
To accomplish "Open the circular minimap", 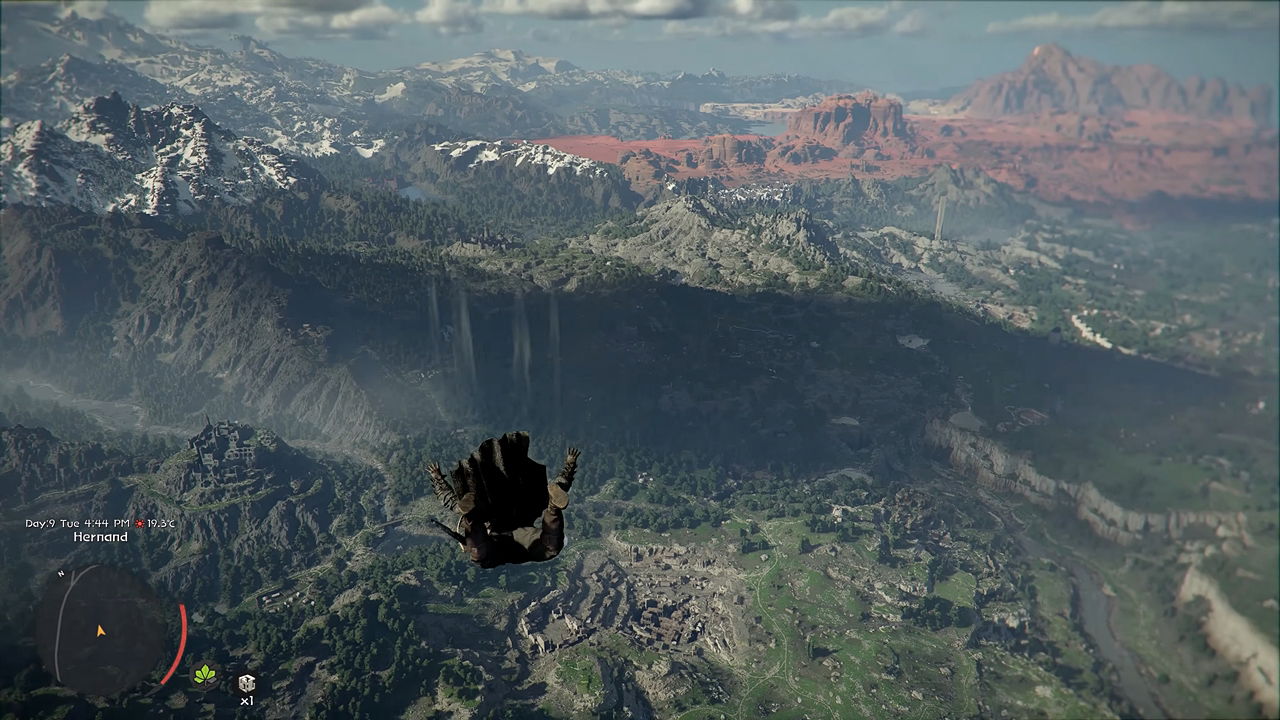I will coord(100,628).
